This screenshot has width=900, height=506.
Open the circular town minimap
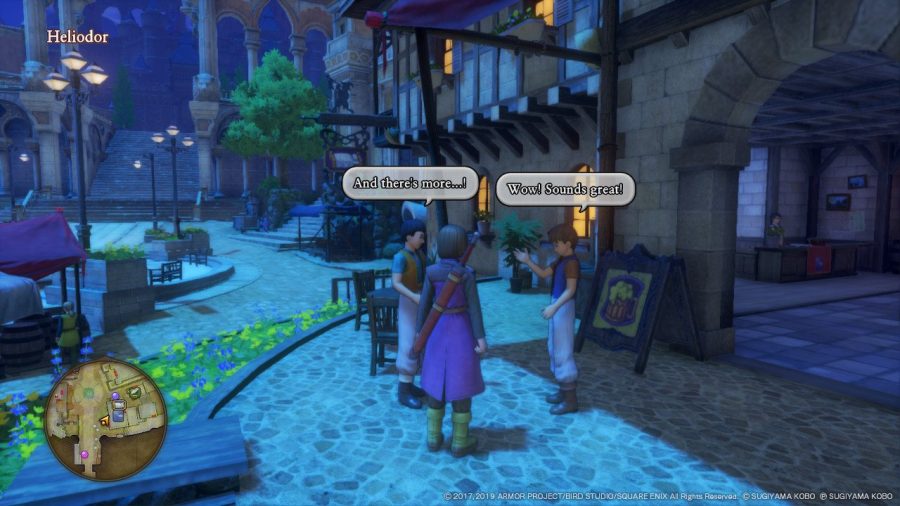click(x=106, y=419)
